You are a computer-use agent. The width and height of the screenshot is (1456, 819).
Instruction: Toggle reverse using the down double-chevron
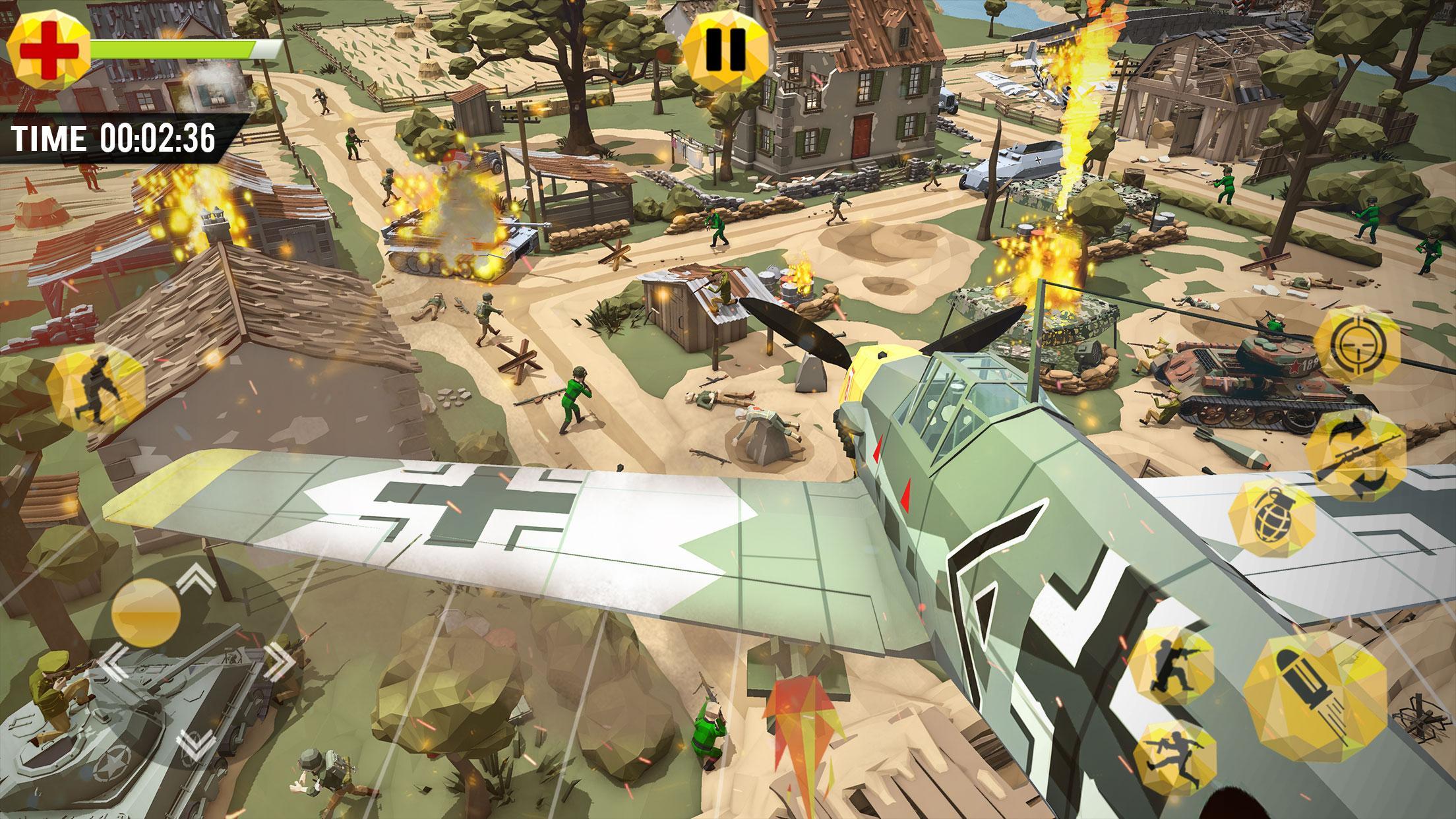tap(197, 744)
